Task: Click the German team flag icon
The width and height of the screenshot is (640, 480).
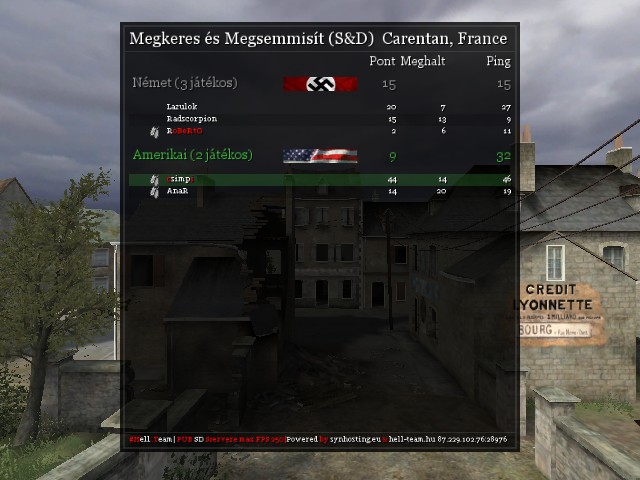Action: point(320,84)
